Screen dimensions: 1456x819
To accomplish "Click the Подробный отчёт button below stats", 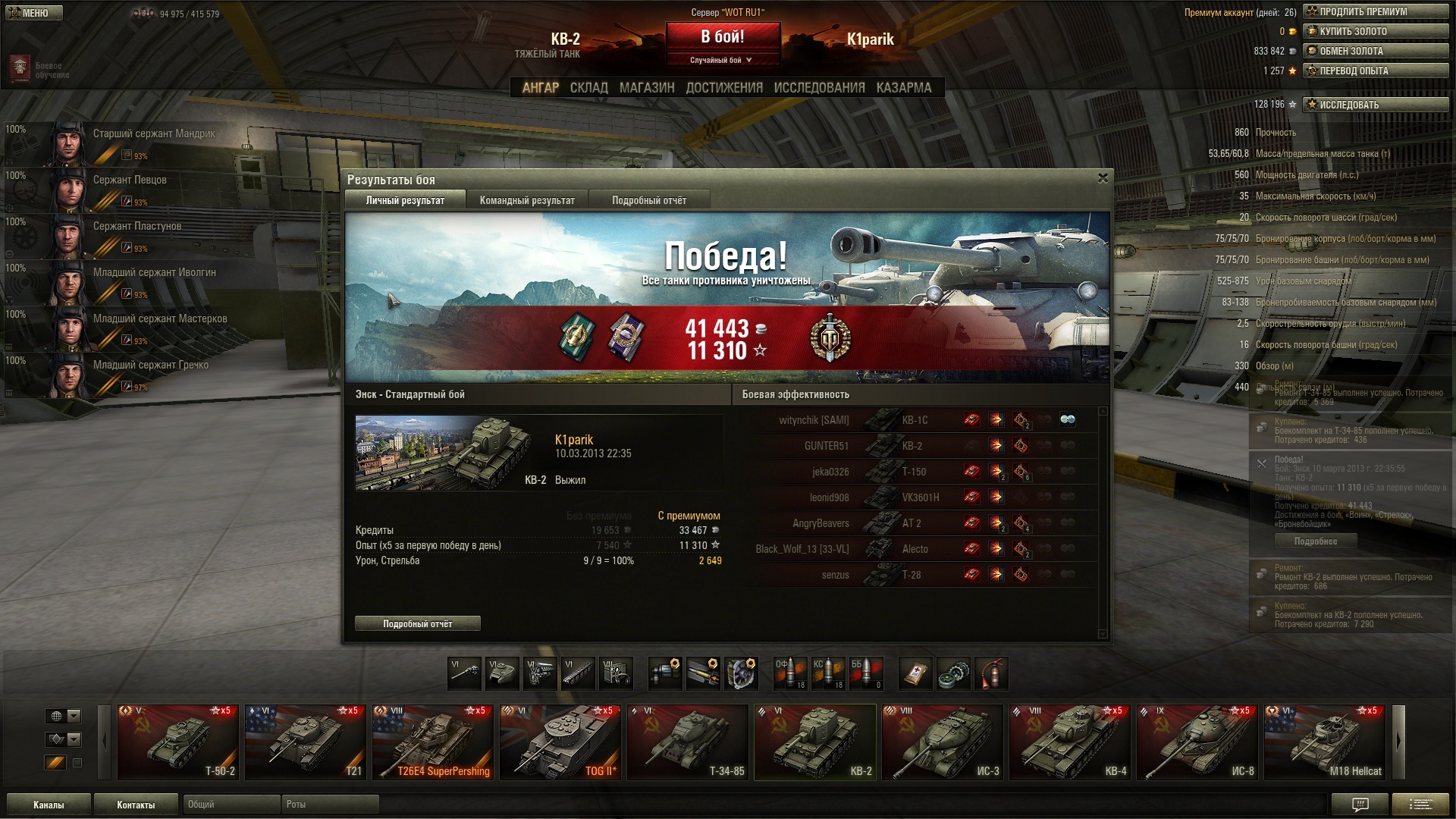I will click(x=417, y=623).
